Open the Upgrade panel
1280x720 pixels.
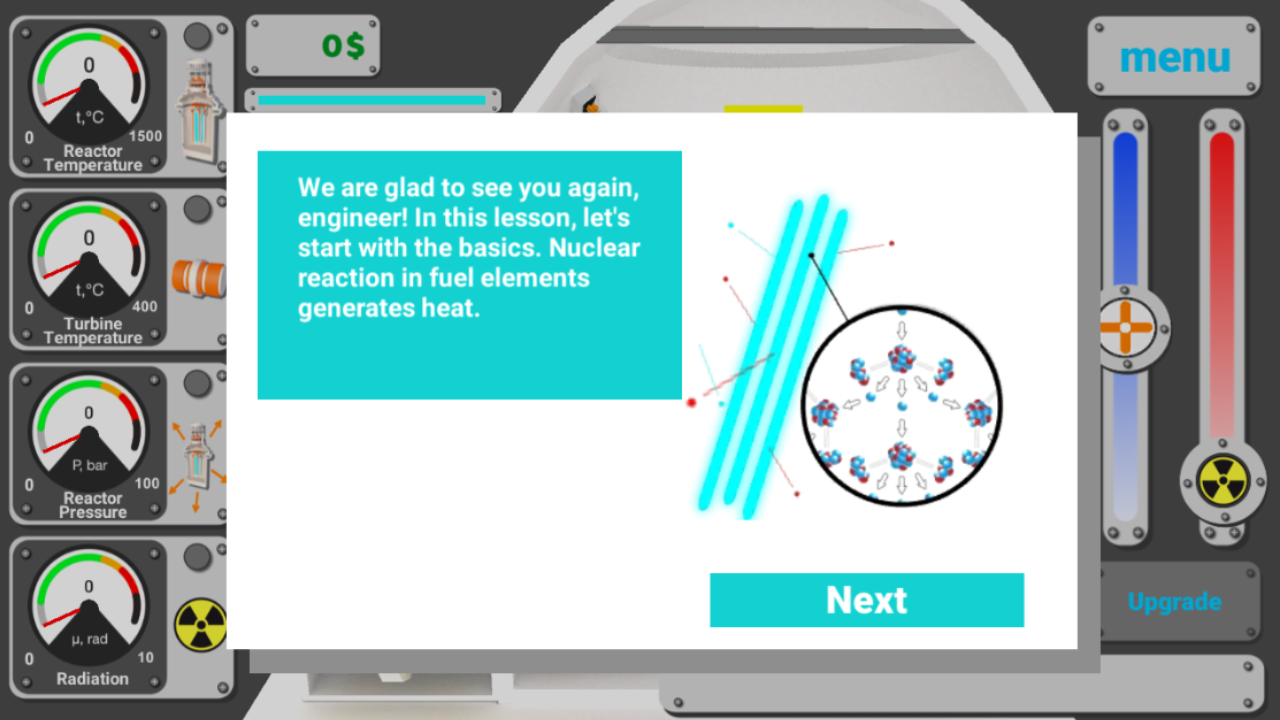1174,602
